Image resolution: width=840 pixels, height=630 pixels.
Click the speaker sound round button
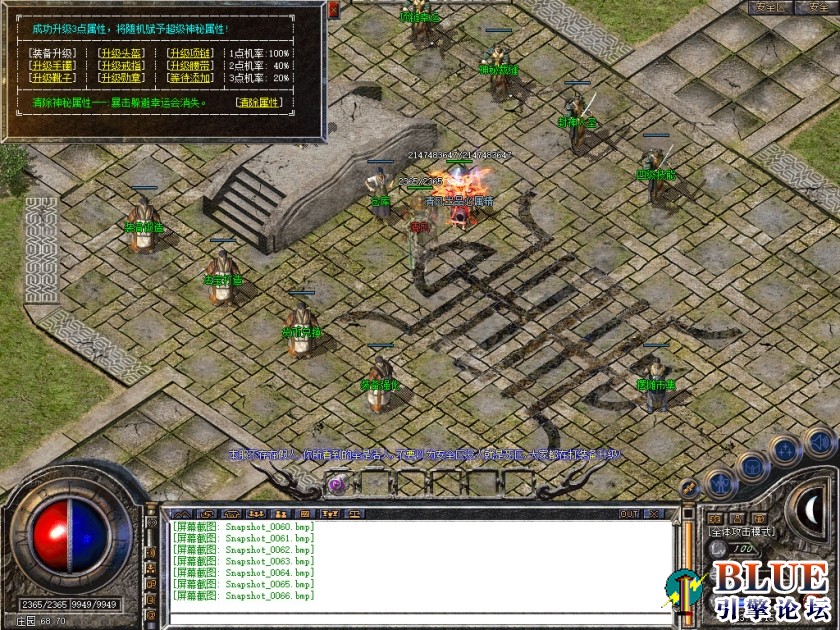[820, 441]
